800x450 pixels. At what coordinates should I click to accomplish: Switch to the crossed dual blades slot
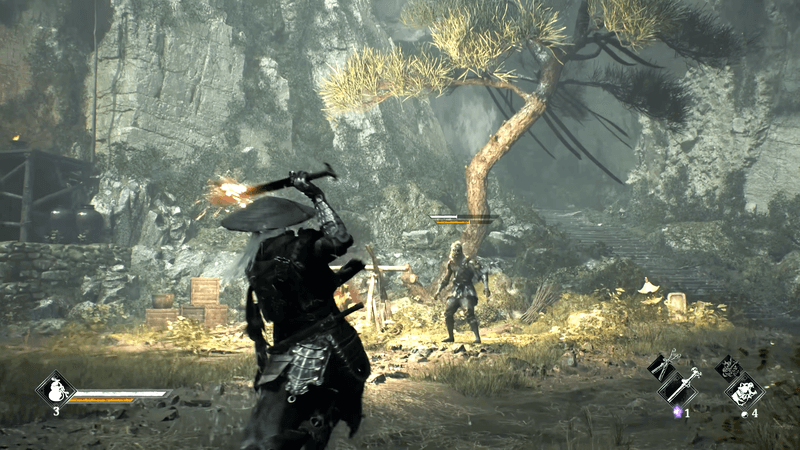(x=662, y=366)
